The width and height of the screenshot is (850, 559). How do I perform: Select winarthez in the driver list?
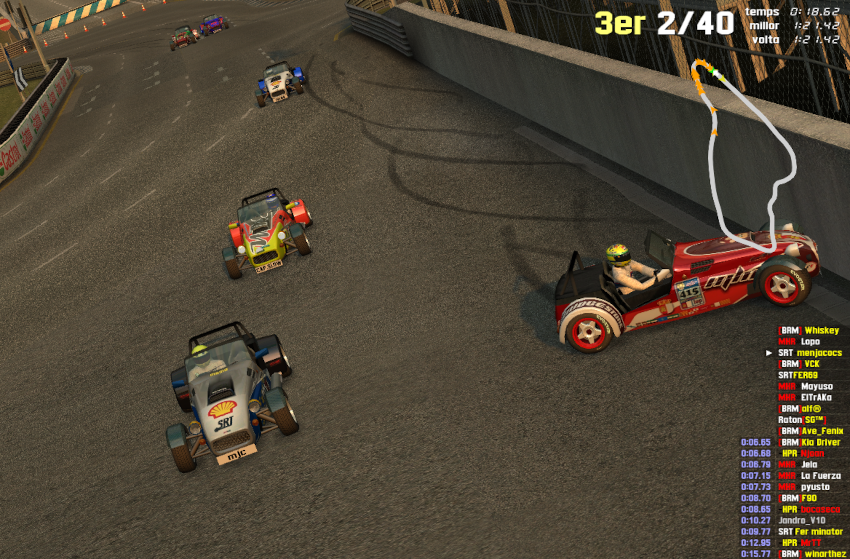point(826,553)
